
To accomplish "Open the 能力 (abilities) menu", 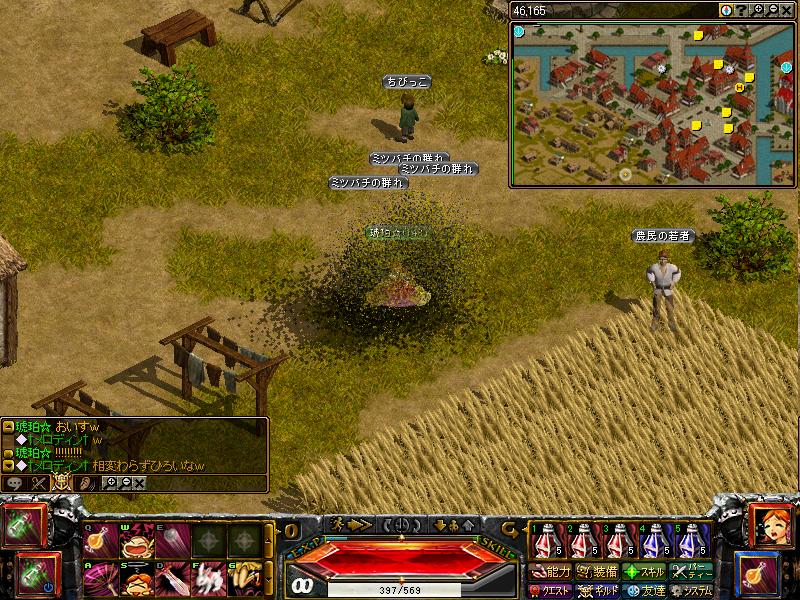I will (551, 572).
